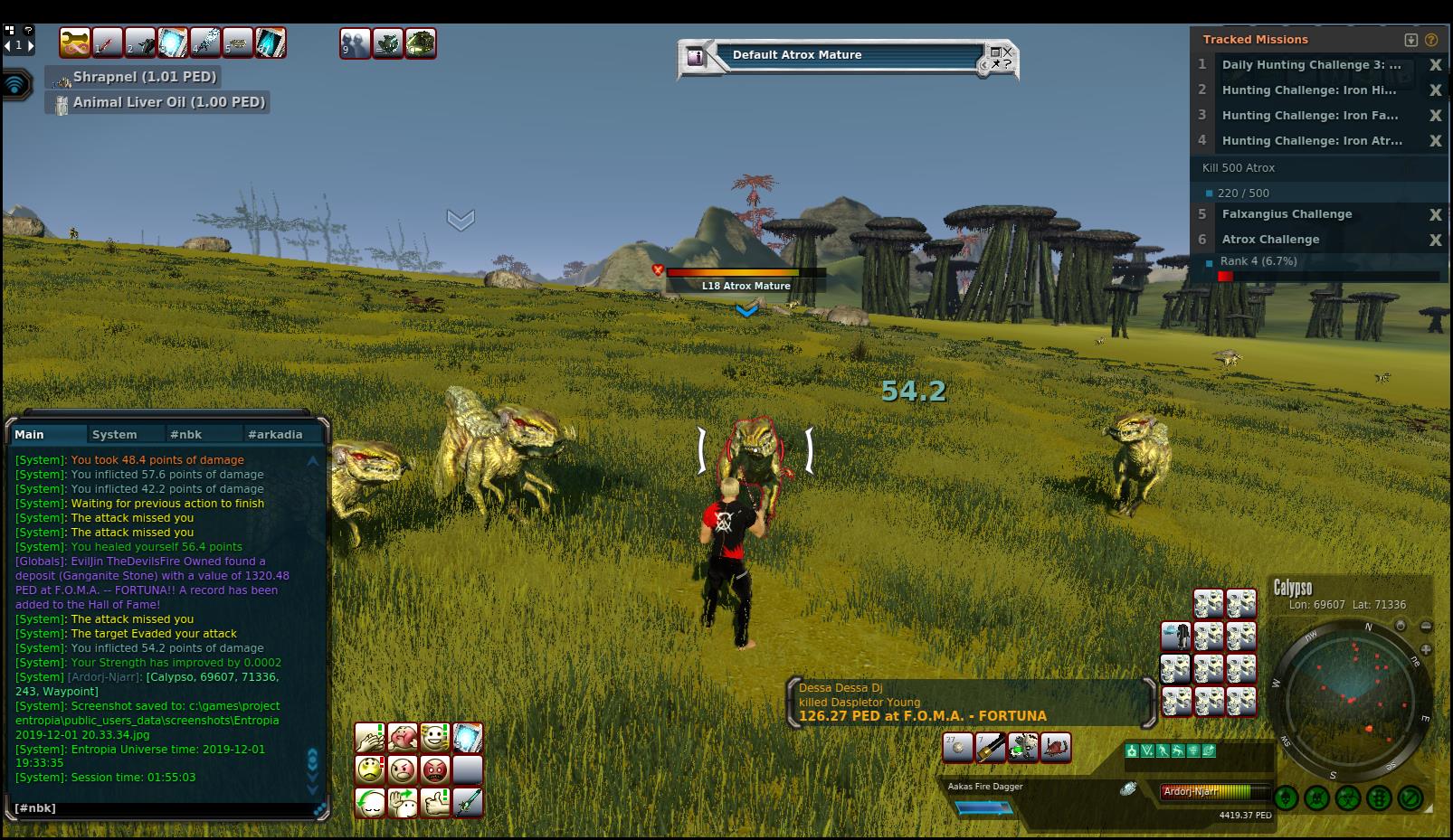Open the #arkadia chat channel tab

(x=275, y=434)
